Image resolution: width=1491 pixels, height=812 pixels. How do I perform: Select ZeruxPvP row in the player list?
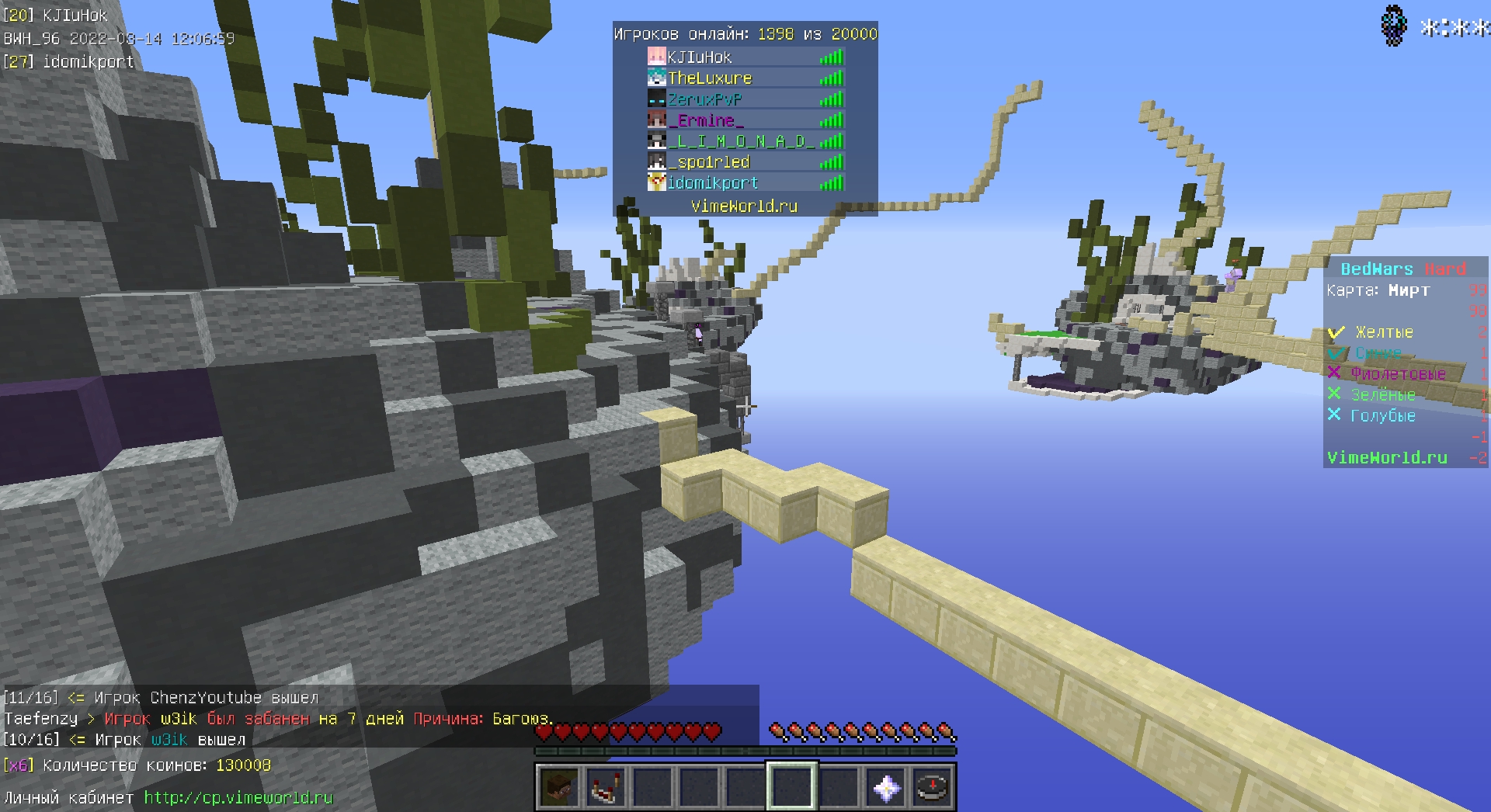point(704,99)
